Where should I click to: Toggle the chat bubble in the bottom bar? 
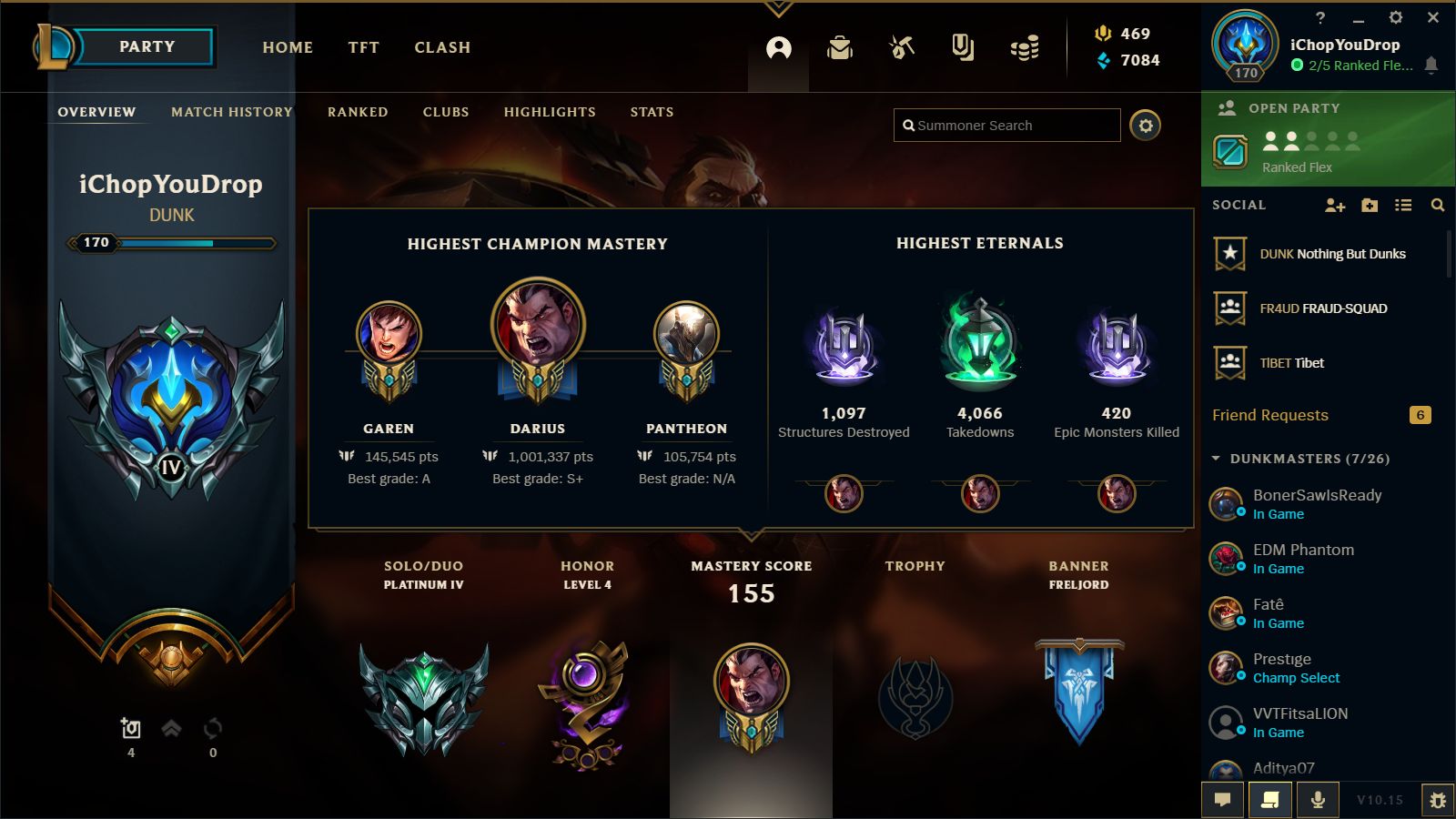pos(1222,801)
